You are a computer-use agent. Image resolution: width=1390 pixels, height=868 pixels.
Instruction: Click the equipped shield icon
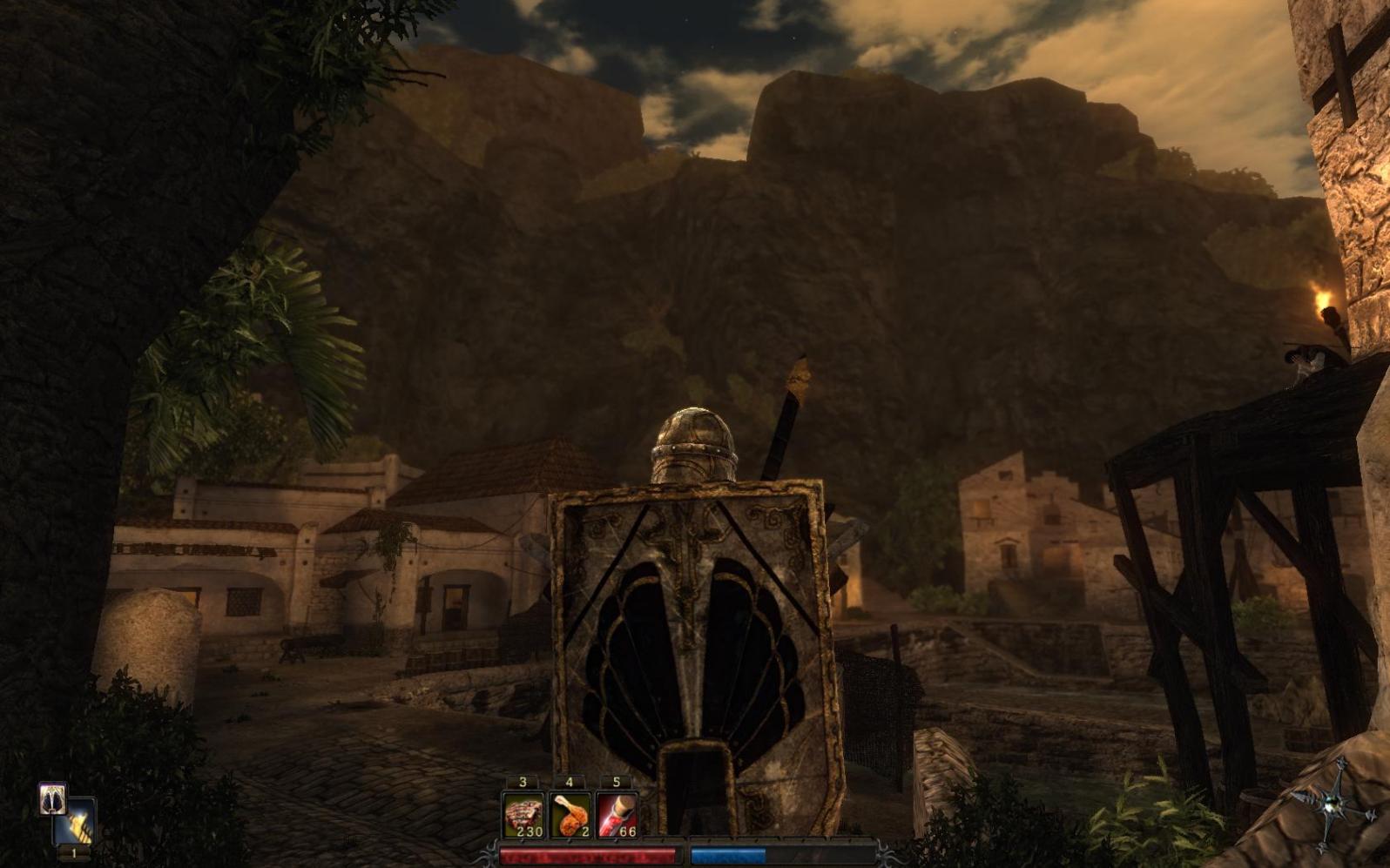click(x=52, y=798)
